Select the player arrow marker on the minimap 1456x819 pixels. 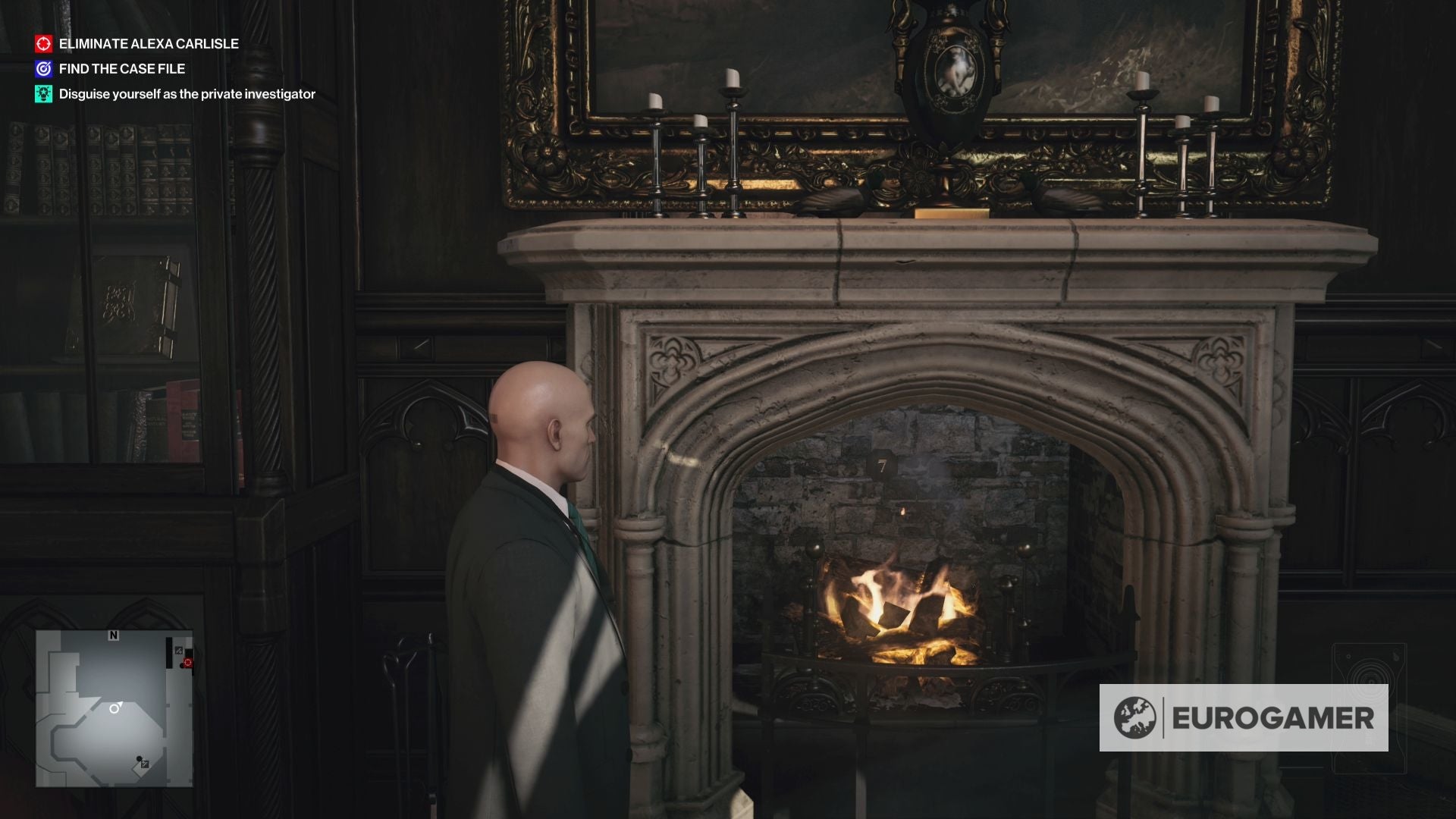click(116, 707)
